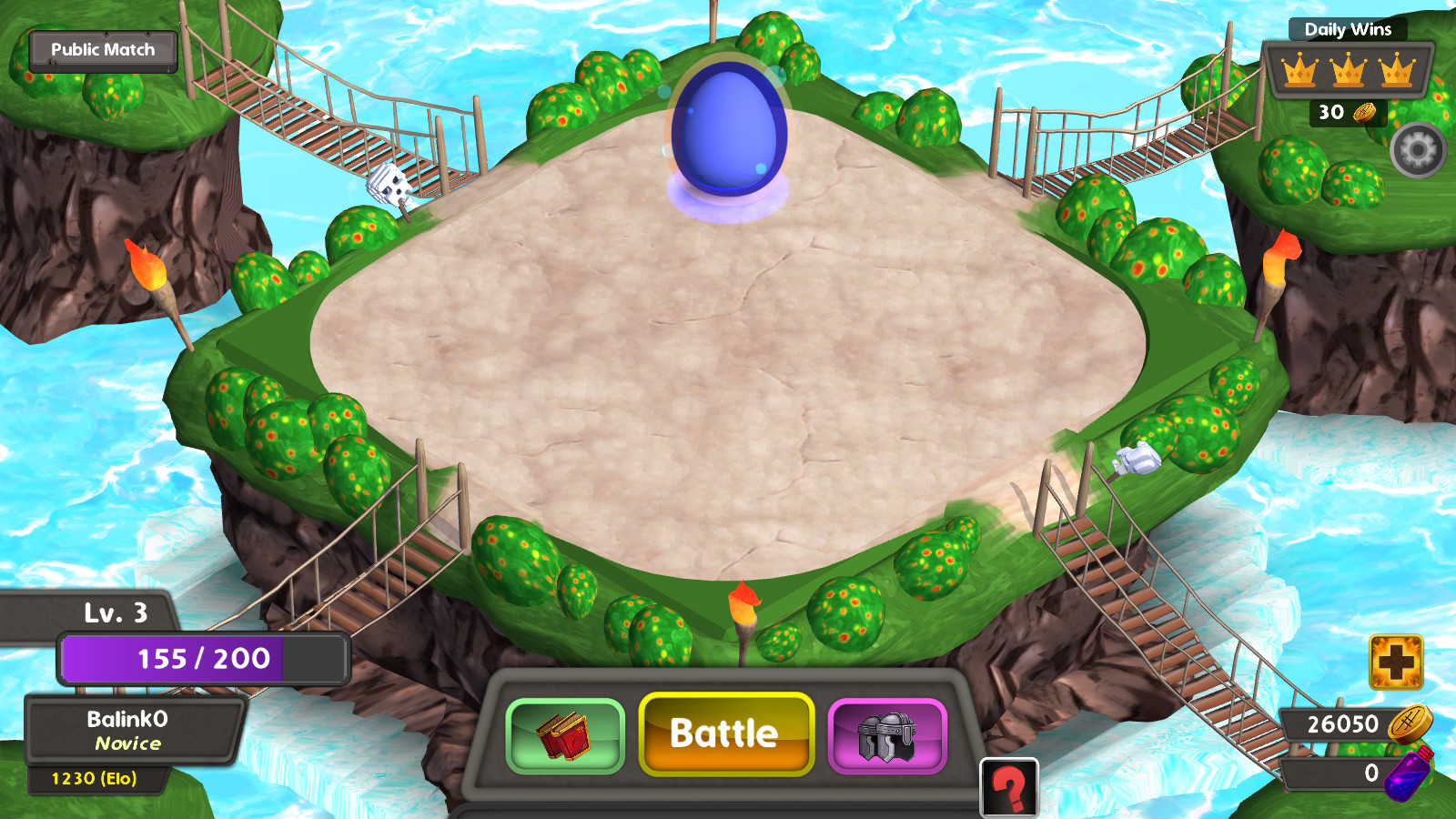This screenshot has height=819, width=1456.
Task: Click the Novice rank label
Action: tap(128, 744)
